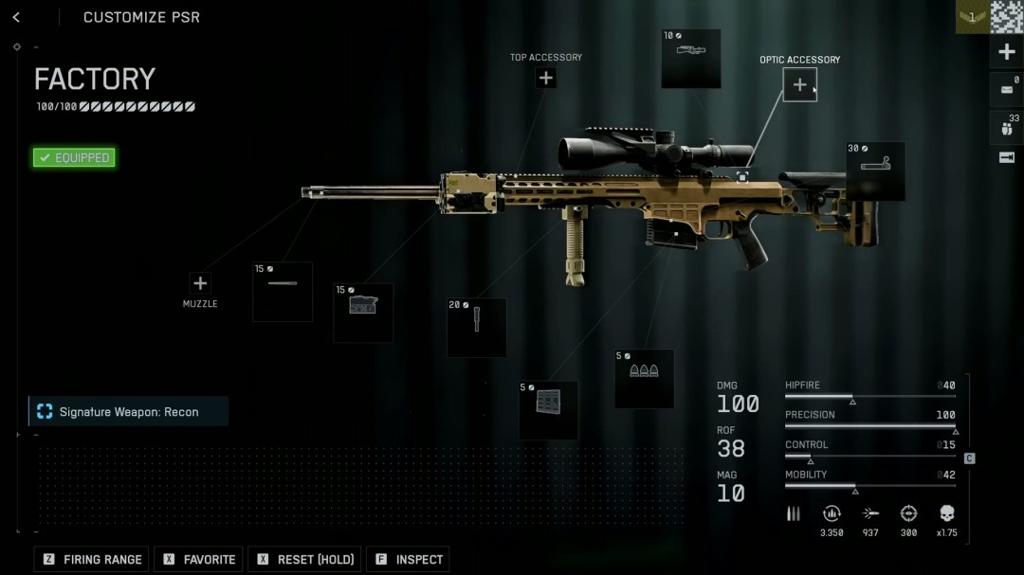Add an Optic Accessory attachment

tap(799, 85)
